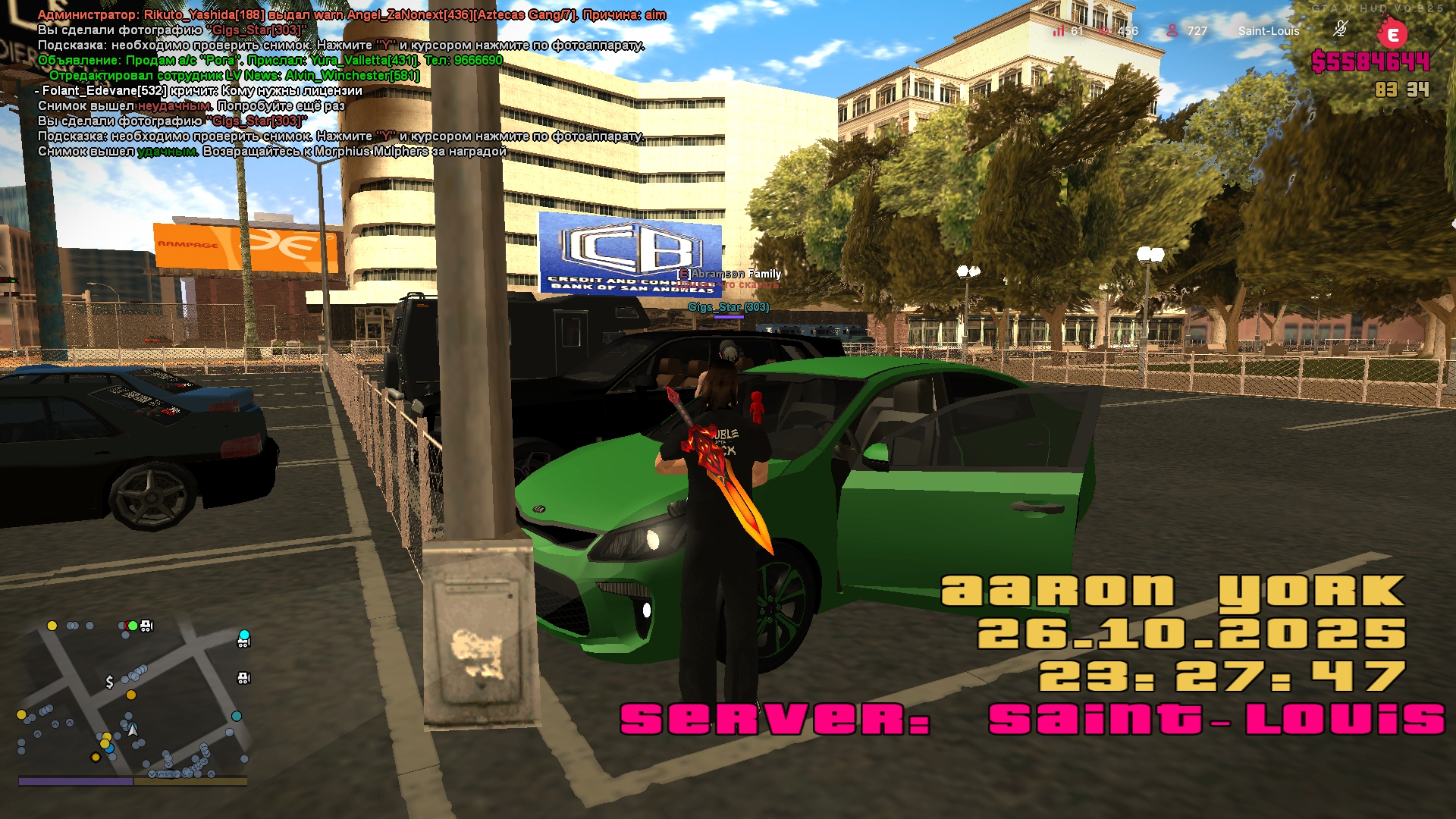Click the white player arrow on minimap
The height and width of the screenshot is (819, 1456).
tap(133, 730)
